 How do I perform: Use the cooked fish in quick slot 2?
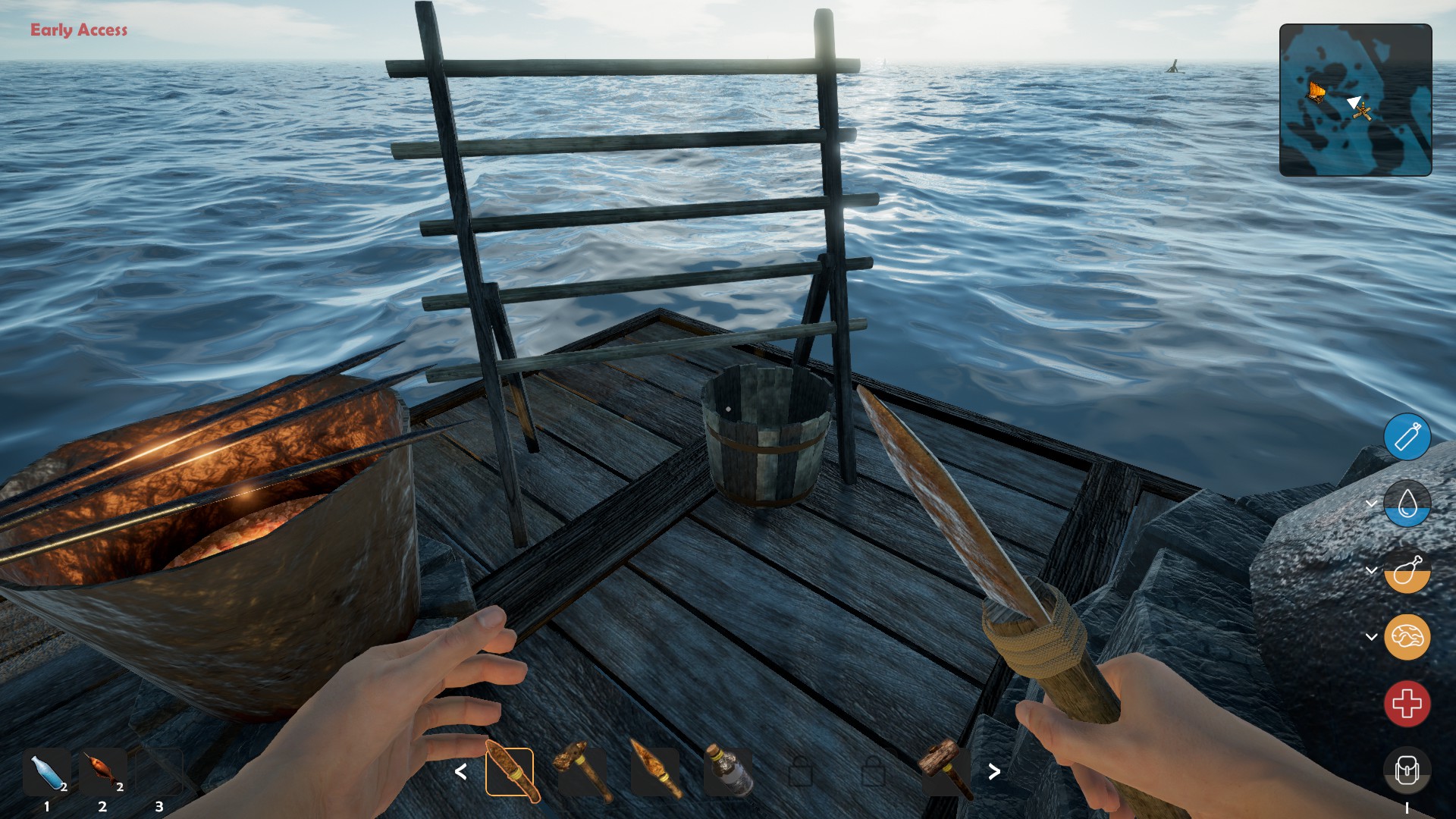(103, 772)
